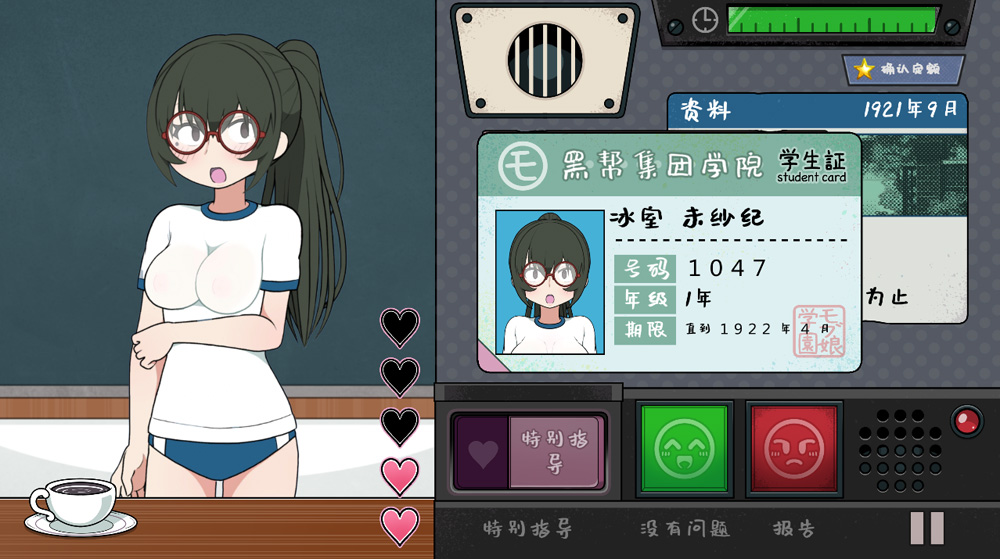Select the student card document

668,252
